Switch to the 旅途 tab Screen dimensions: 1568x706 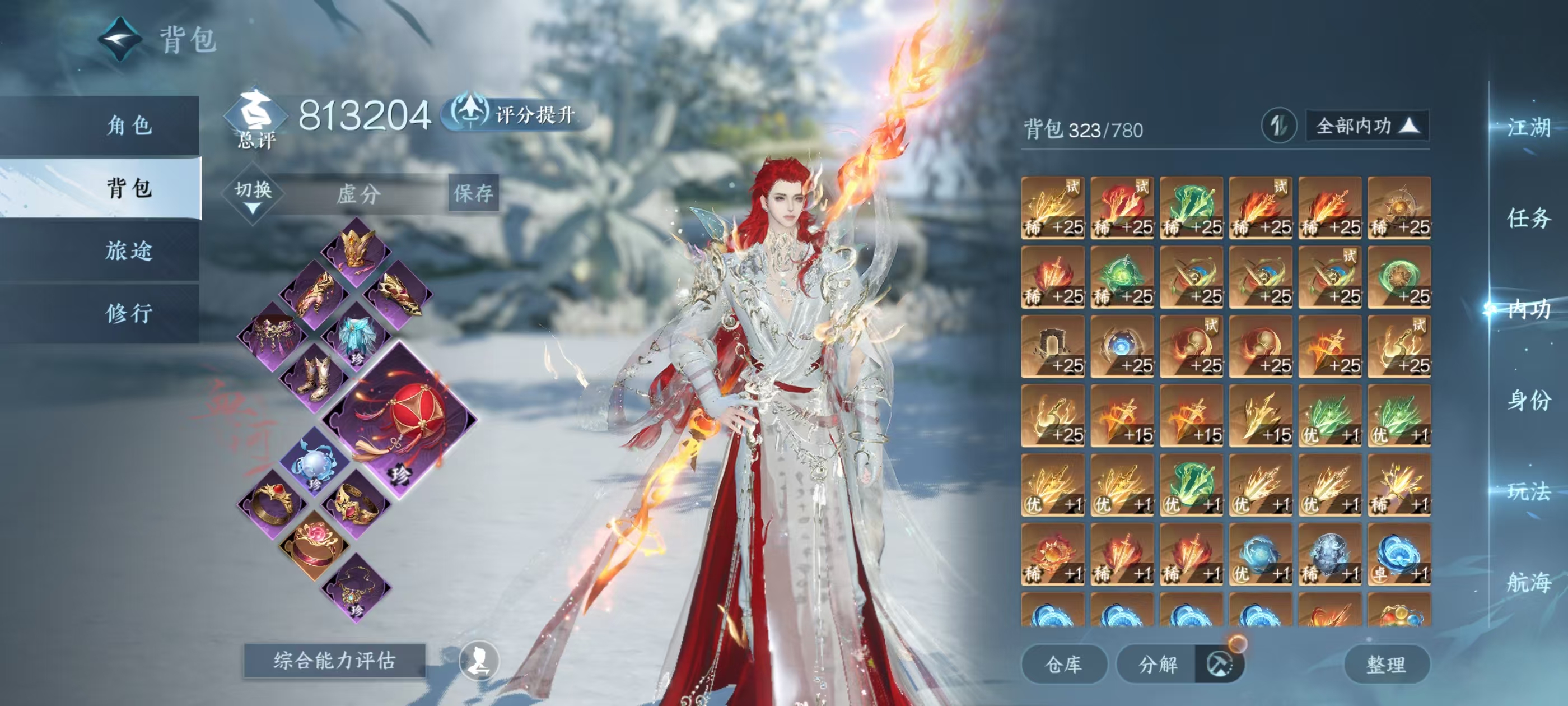tap(128, 250)
